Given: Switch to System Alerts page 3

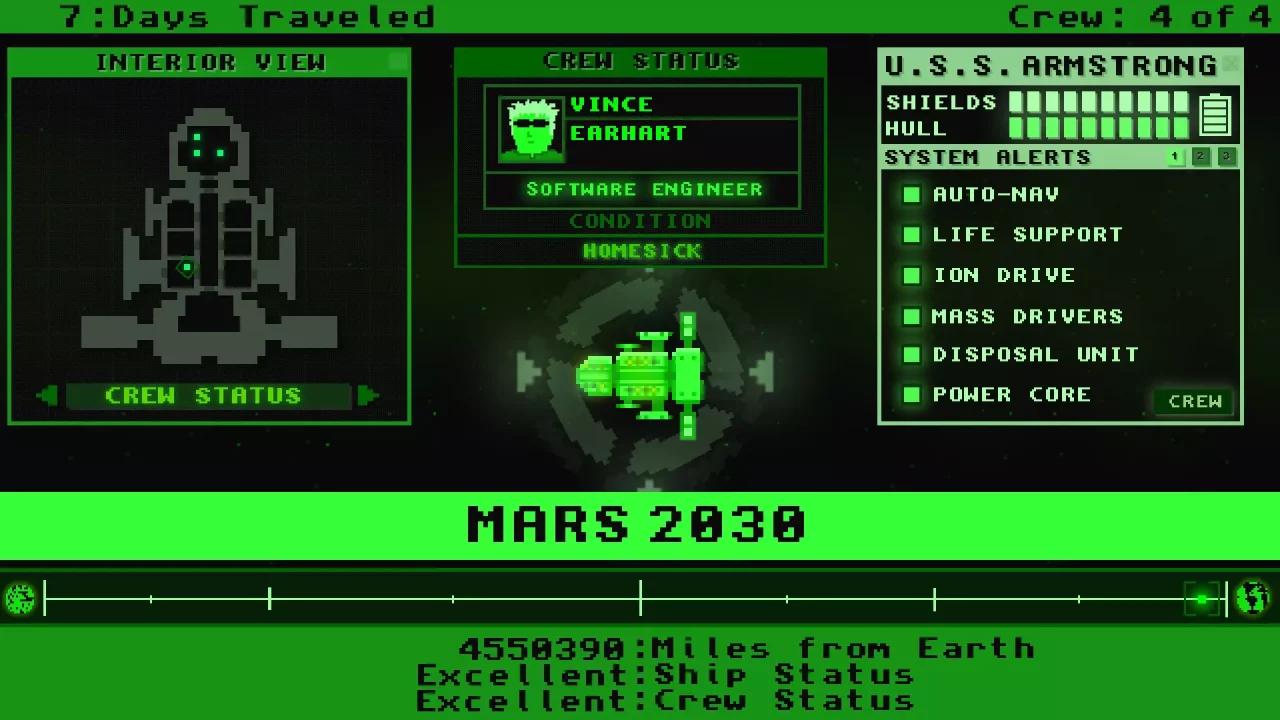Looking at the screenshot, I should point(1226,156).
